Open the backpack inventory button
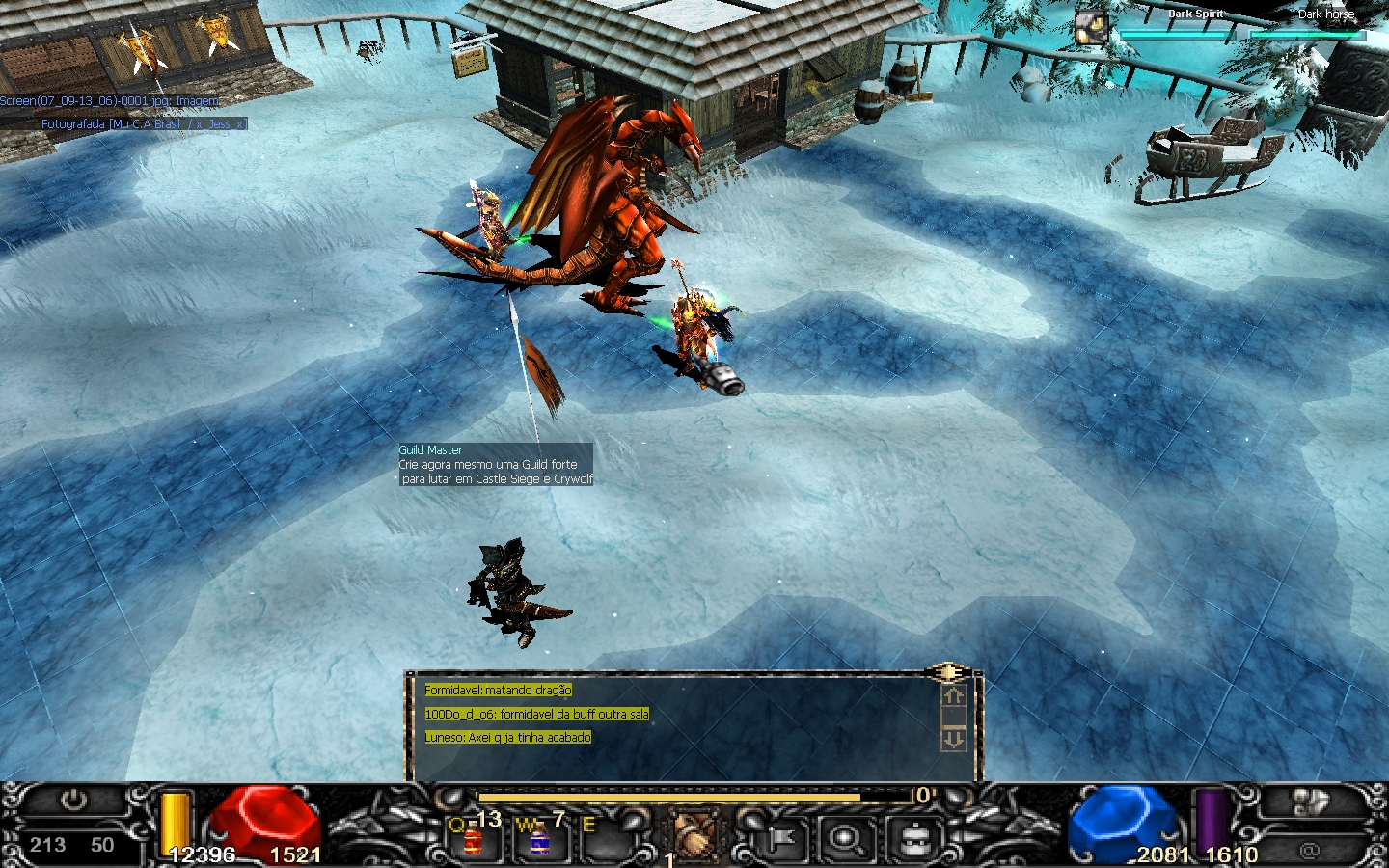This screenshot has height=868, width=1389. click(912, 839)
